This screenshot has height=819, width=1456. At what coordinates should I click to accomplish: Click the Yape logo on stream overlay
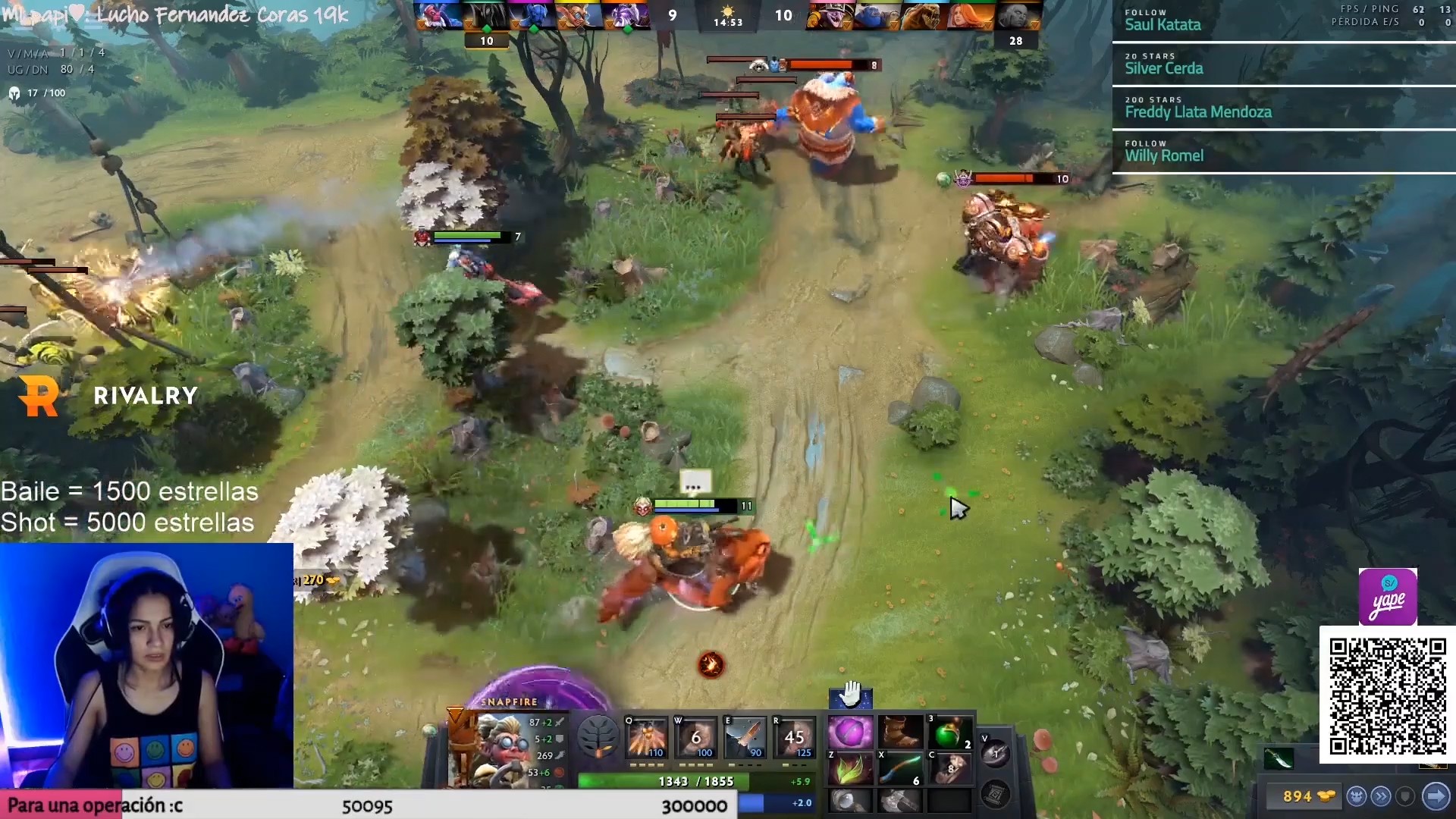tap(1388, 598)
